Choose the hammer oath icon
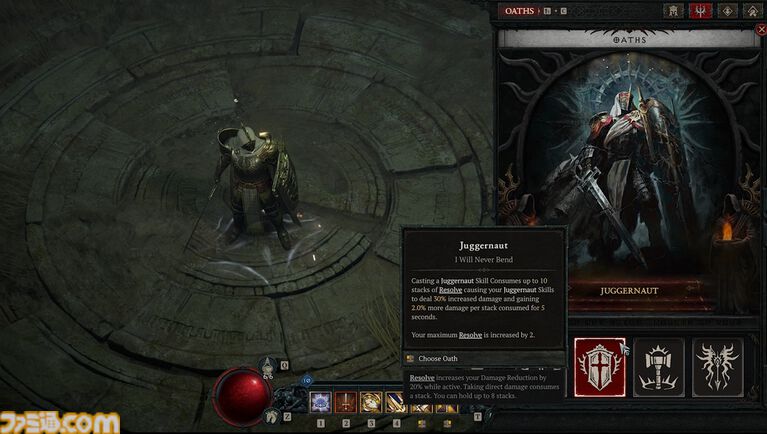Viewport: 767px width, 434px height. (659, 367)
